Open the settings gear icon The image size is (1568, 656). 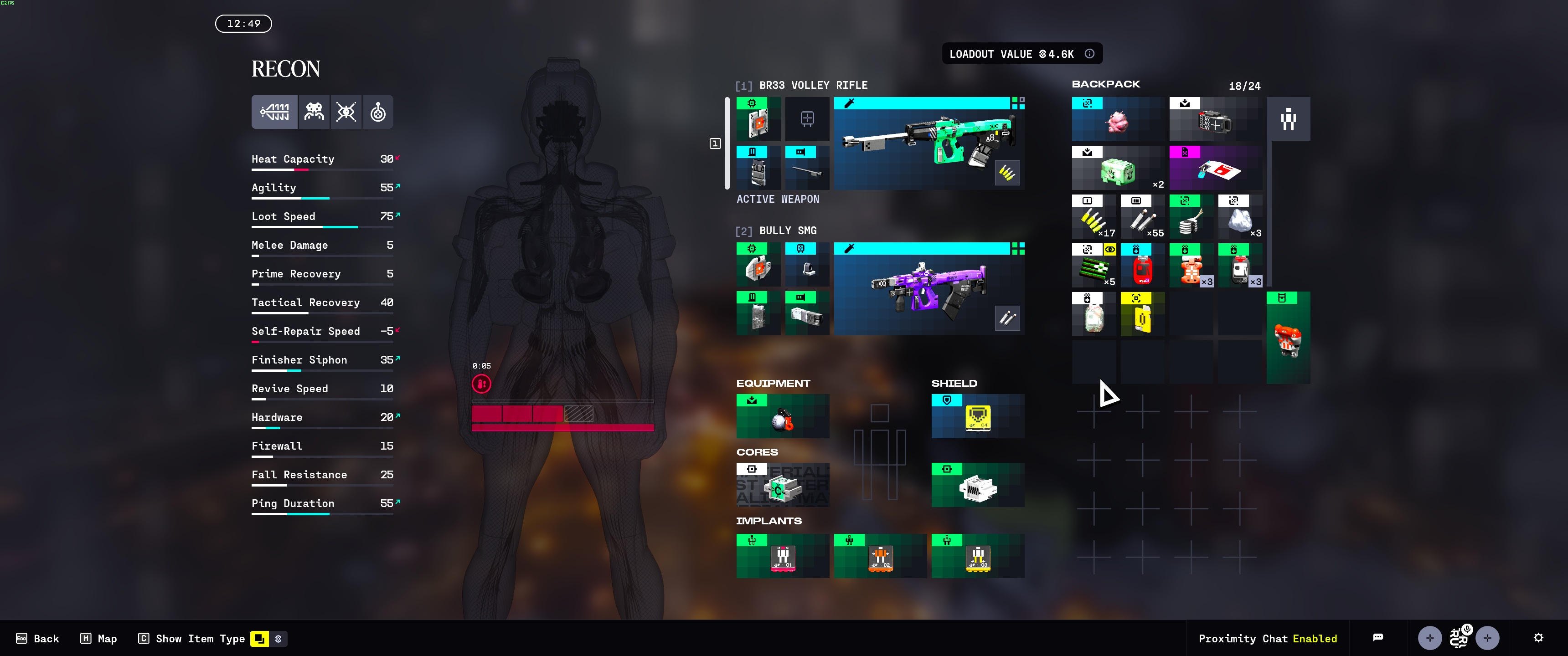coord(1538,638)
